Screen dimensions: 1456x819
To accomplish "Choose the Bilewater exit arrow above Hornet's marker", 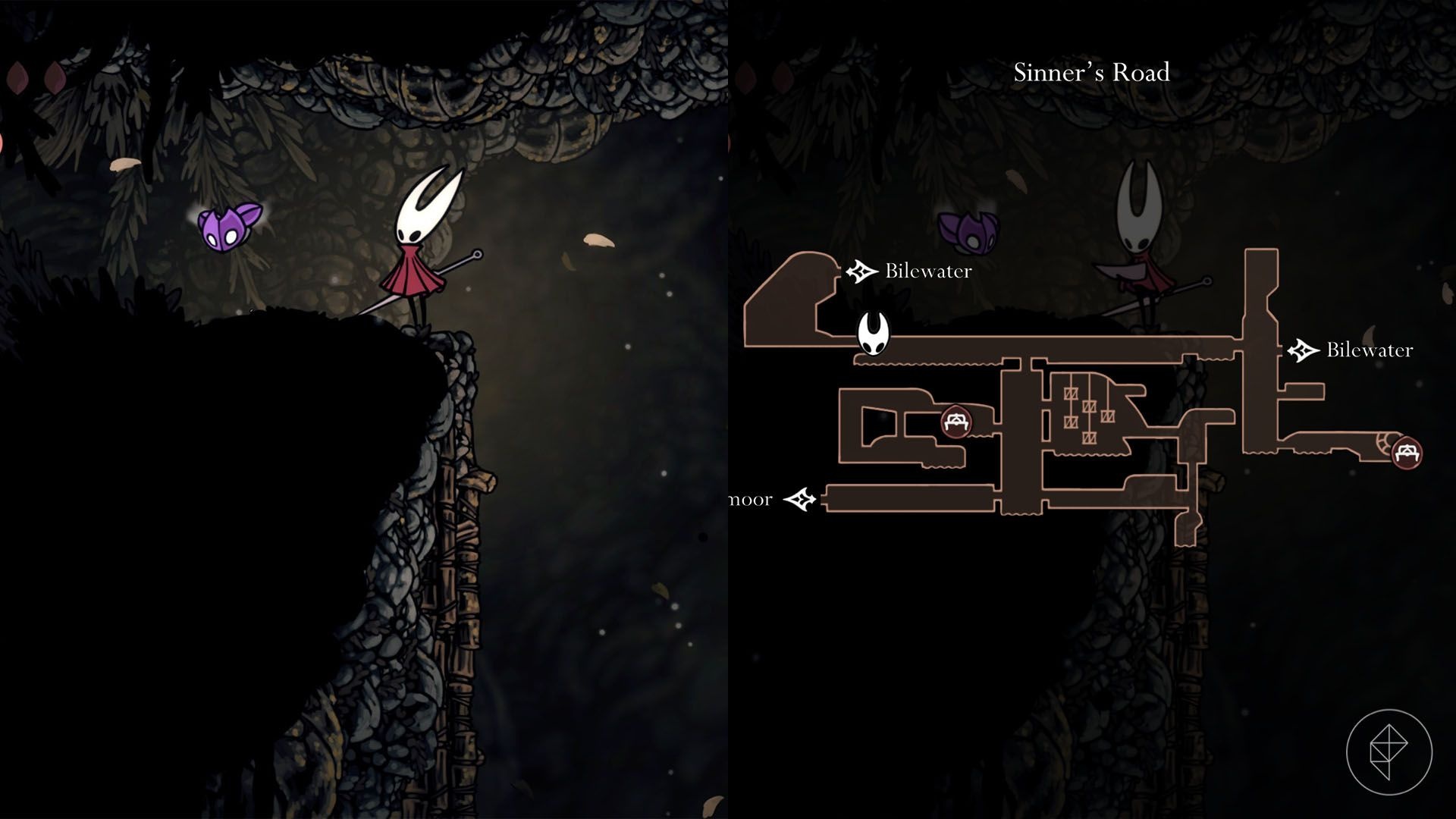I will point(861,271).
